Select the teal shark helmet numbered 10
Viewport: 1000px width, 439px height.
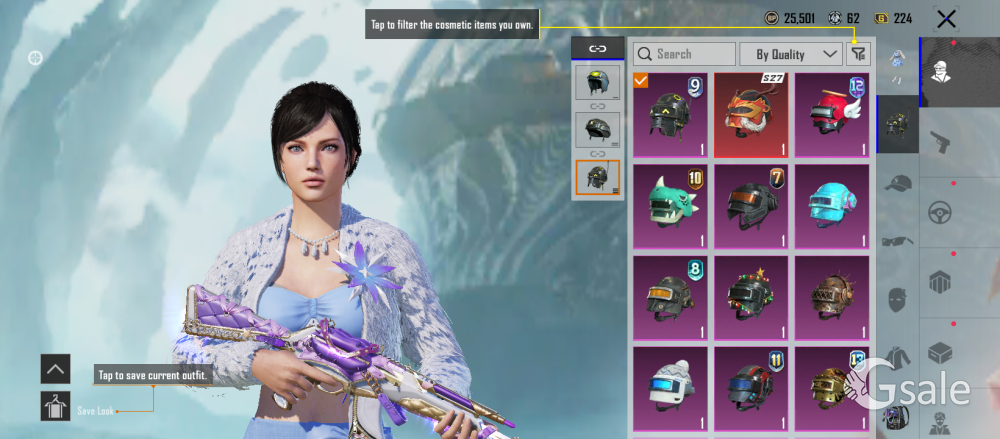coord(670,207)
